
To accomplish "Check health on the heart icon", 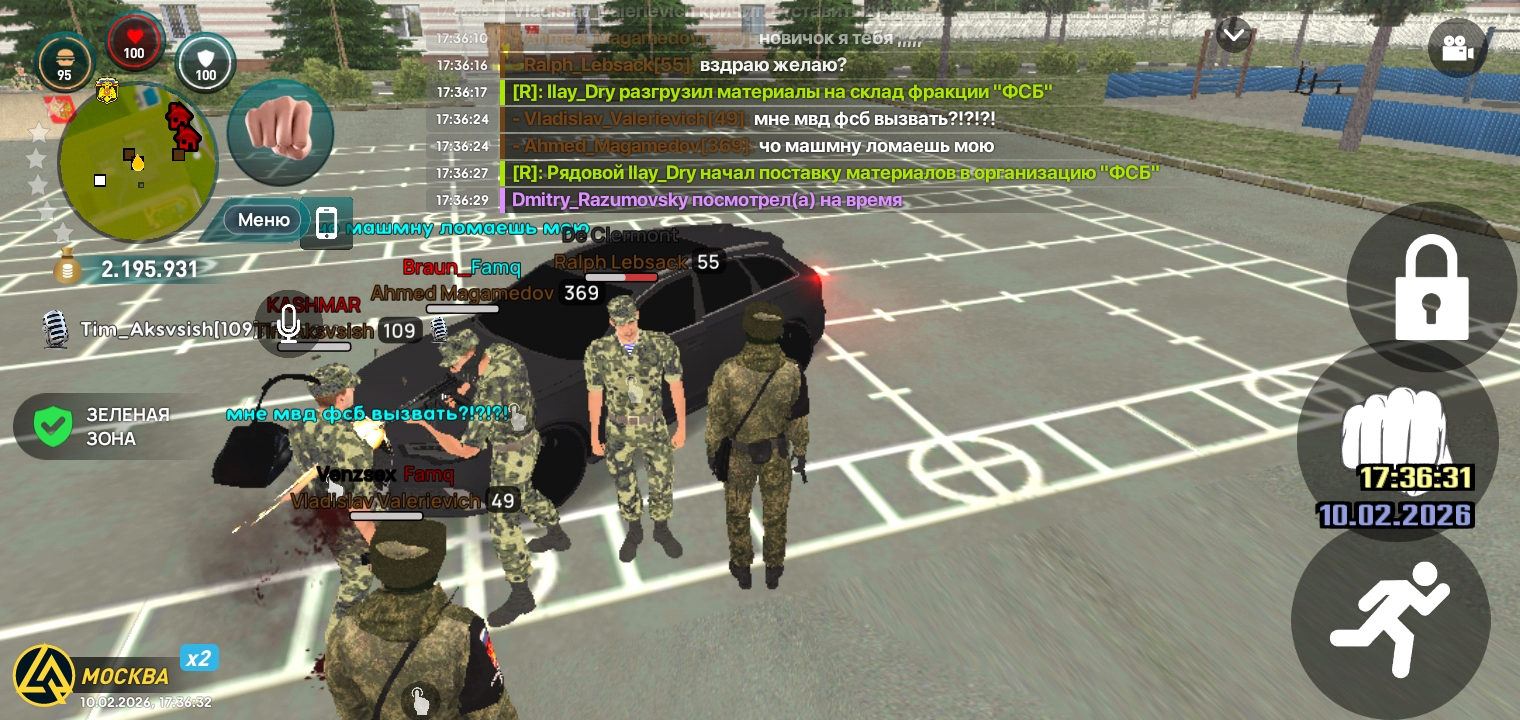I will (x=134, y=42).
